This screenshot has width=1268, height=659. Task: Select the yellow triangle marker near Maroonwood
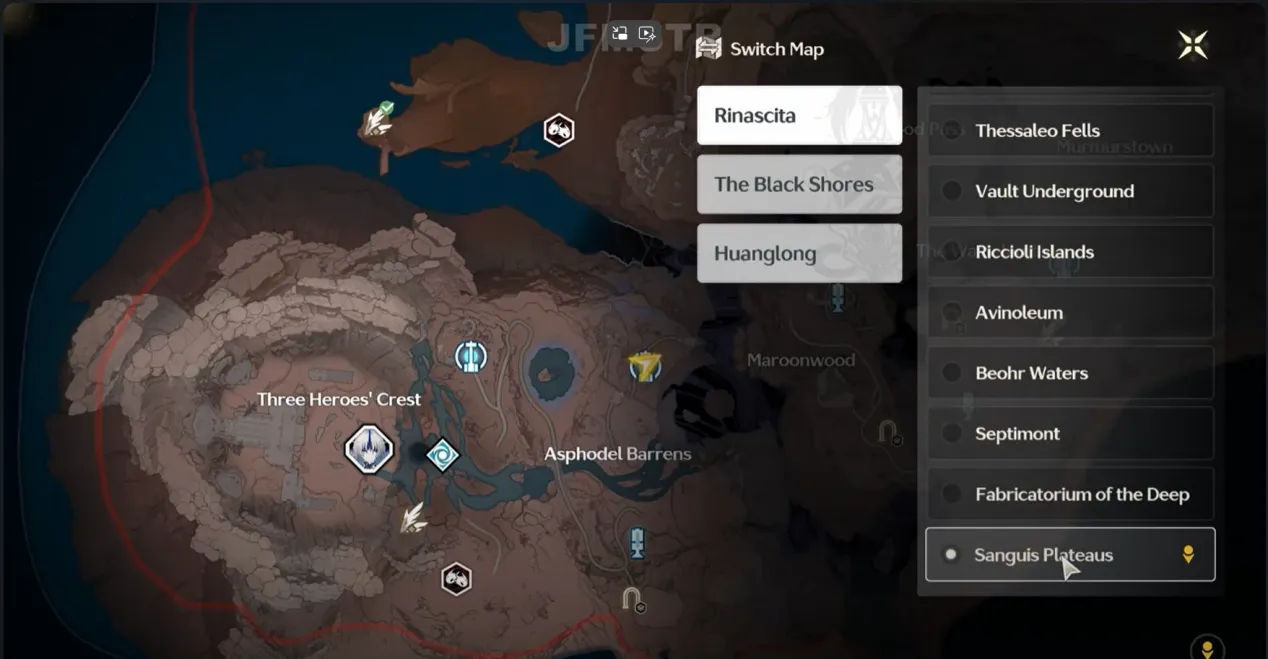645,367
